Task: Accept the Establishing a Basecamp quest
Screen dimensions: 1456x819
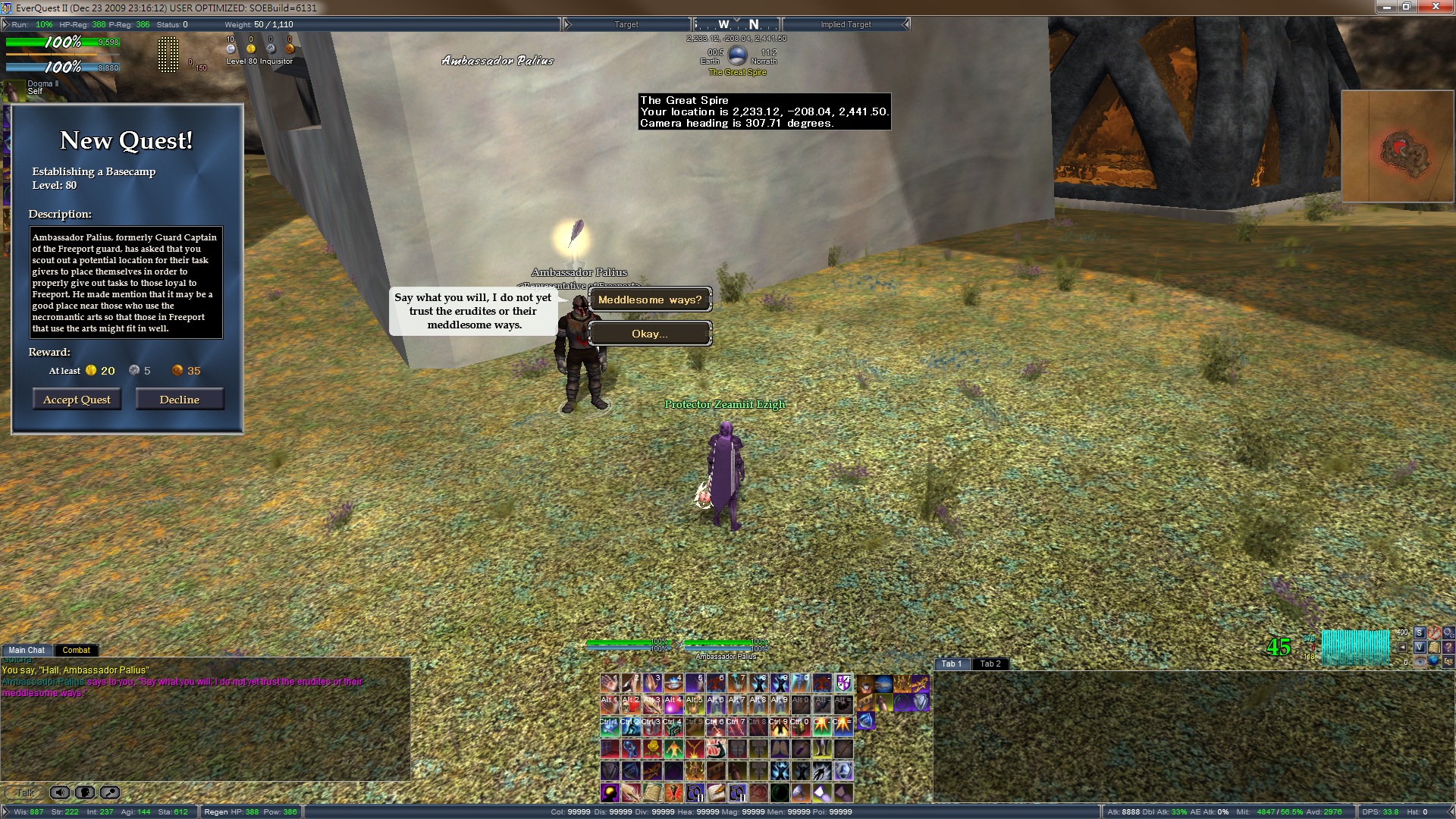Action: point(77,400)
